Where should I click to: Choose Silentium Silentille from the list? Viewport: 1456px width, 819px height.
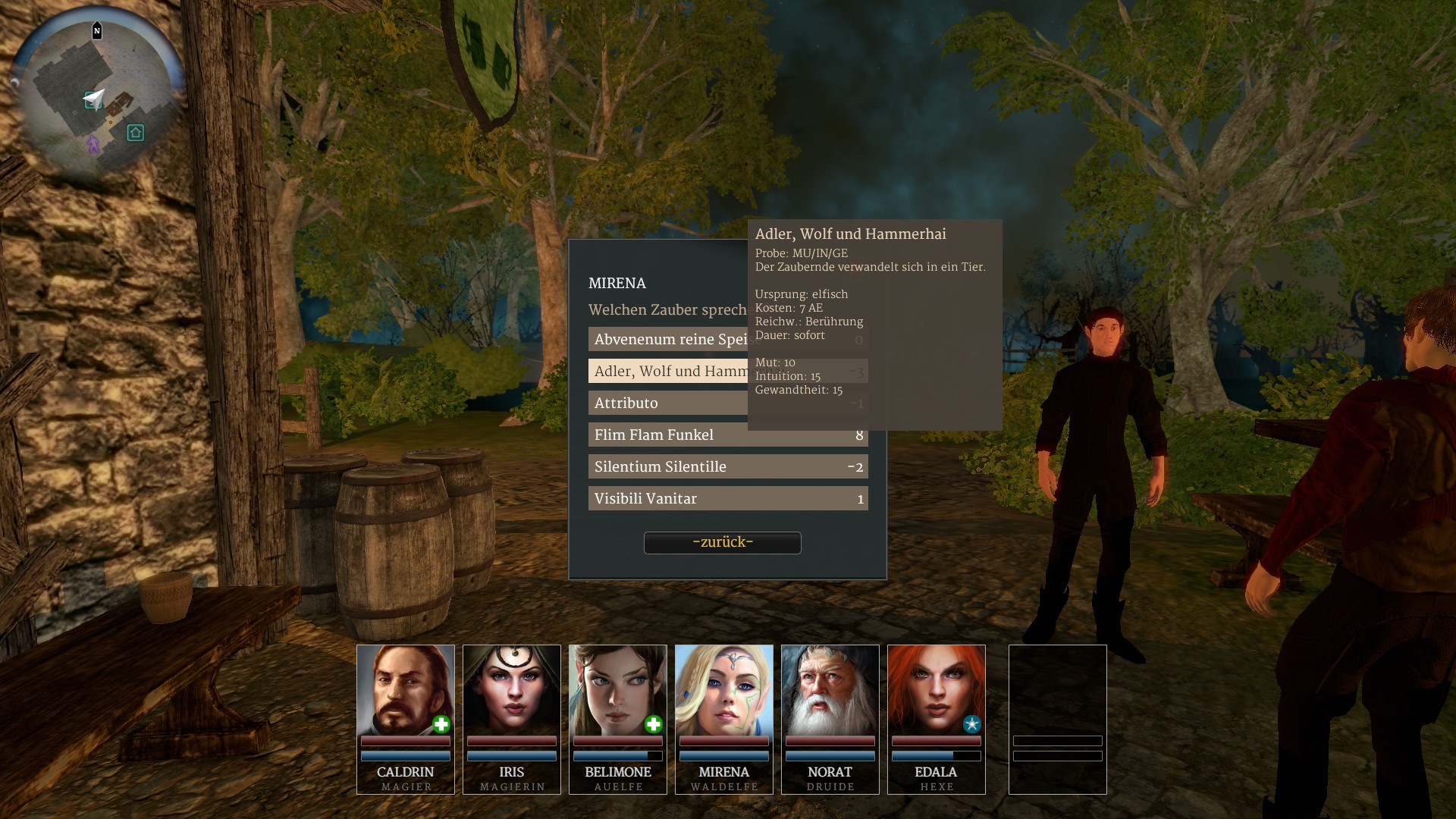tap(727, 467)
